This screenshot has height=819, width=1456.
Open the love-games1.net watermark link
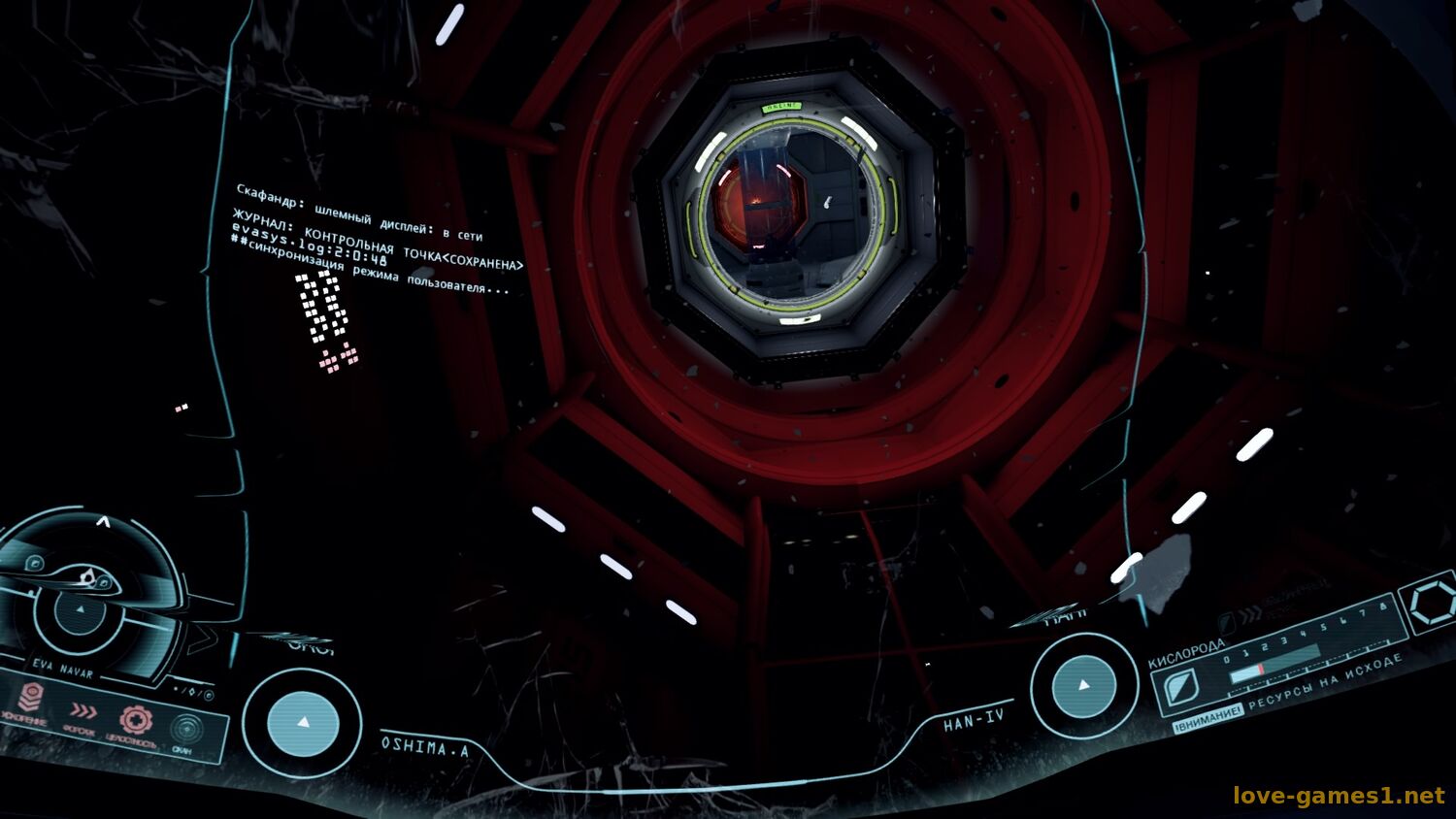pos(1338,796)
